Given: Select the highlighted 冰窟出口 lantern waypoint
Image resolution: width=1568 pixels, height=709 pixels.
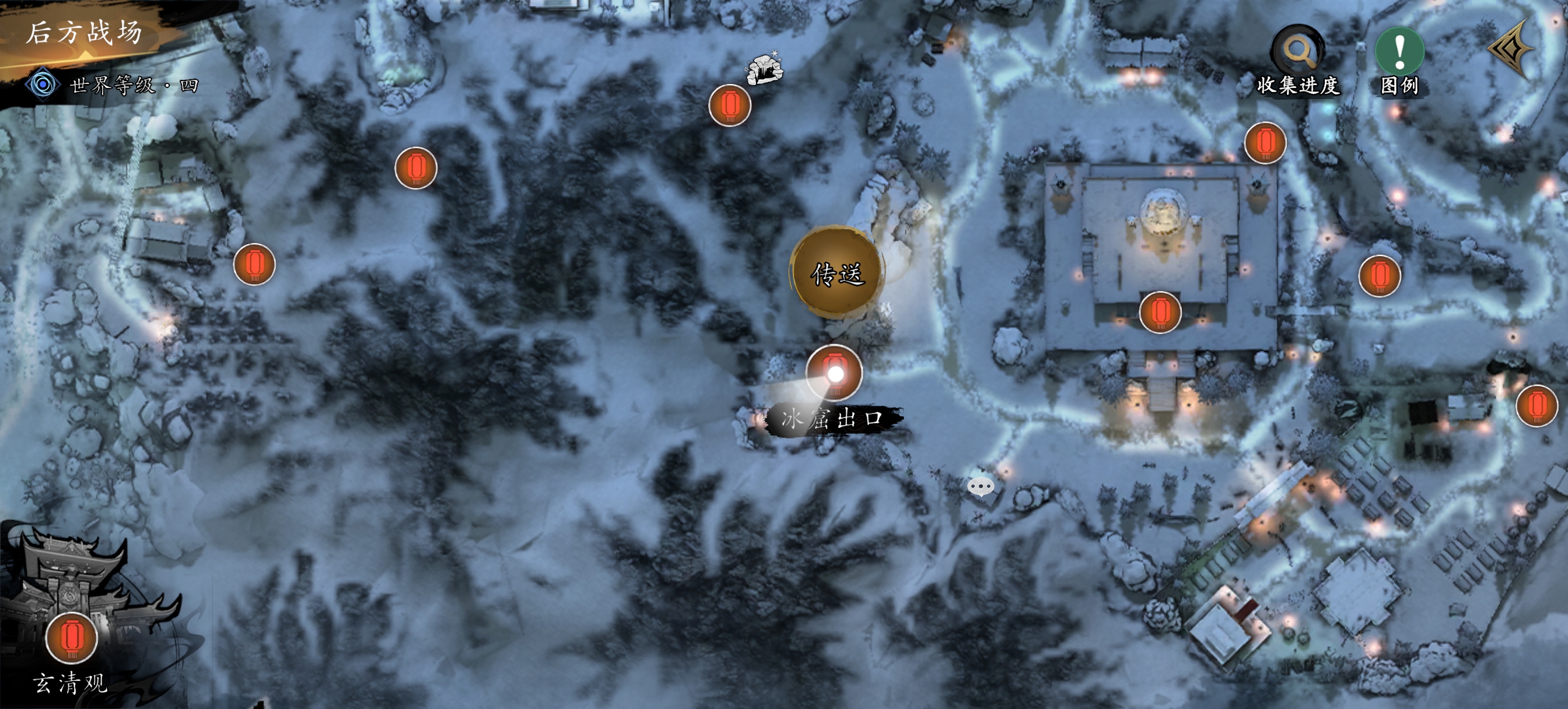Looking at the screenshot, I should pos(834,373).
